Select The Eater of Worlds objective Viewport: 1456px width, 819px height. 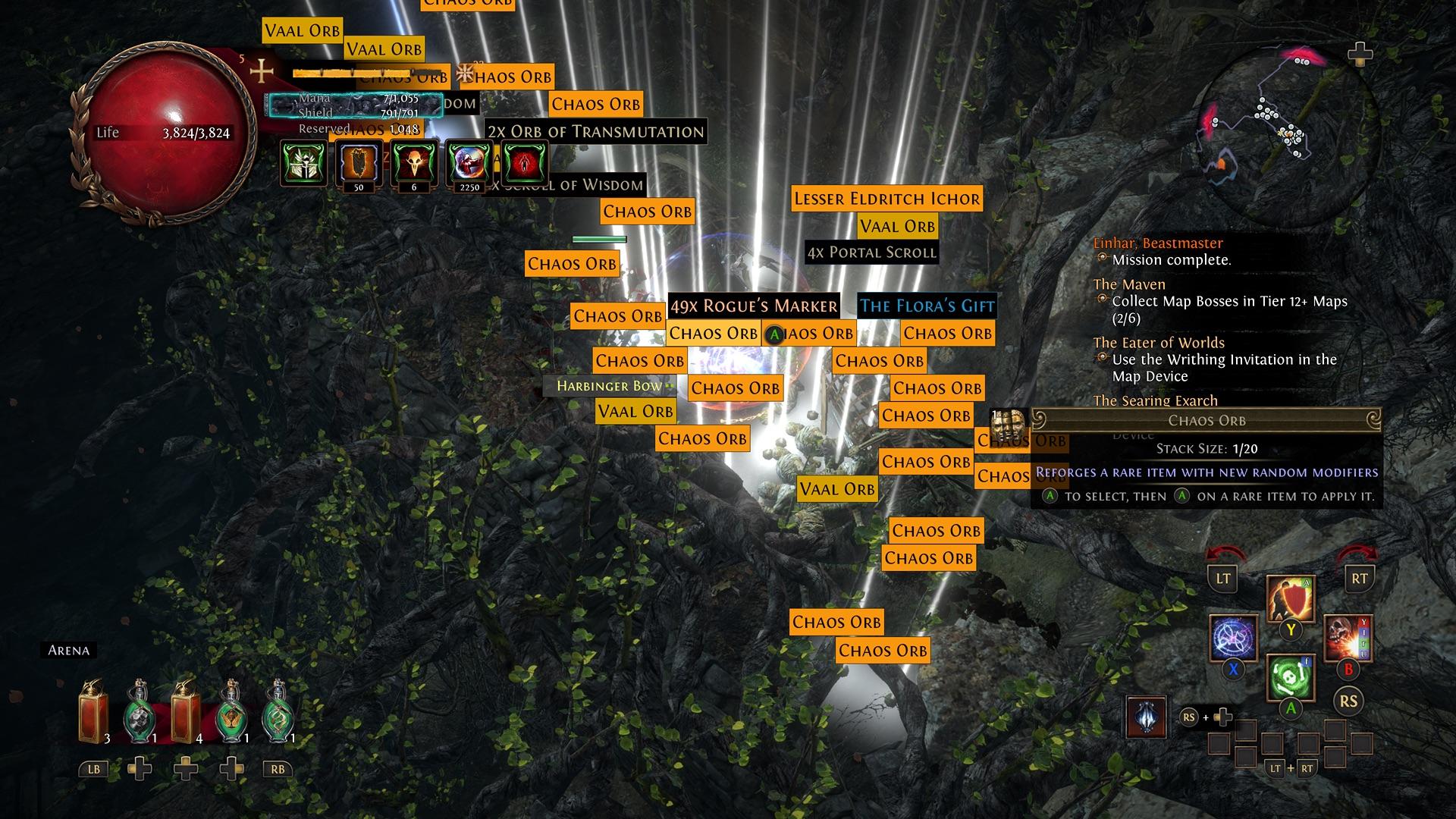pyautogui.click(x=1159, y=343)
